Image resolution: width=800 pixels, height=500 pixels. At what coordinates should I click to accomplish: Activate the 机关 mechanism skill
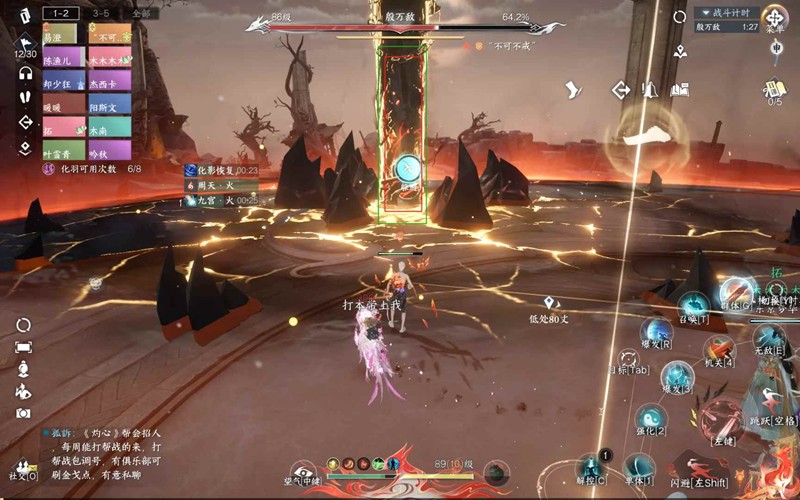point(719,350)
